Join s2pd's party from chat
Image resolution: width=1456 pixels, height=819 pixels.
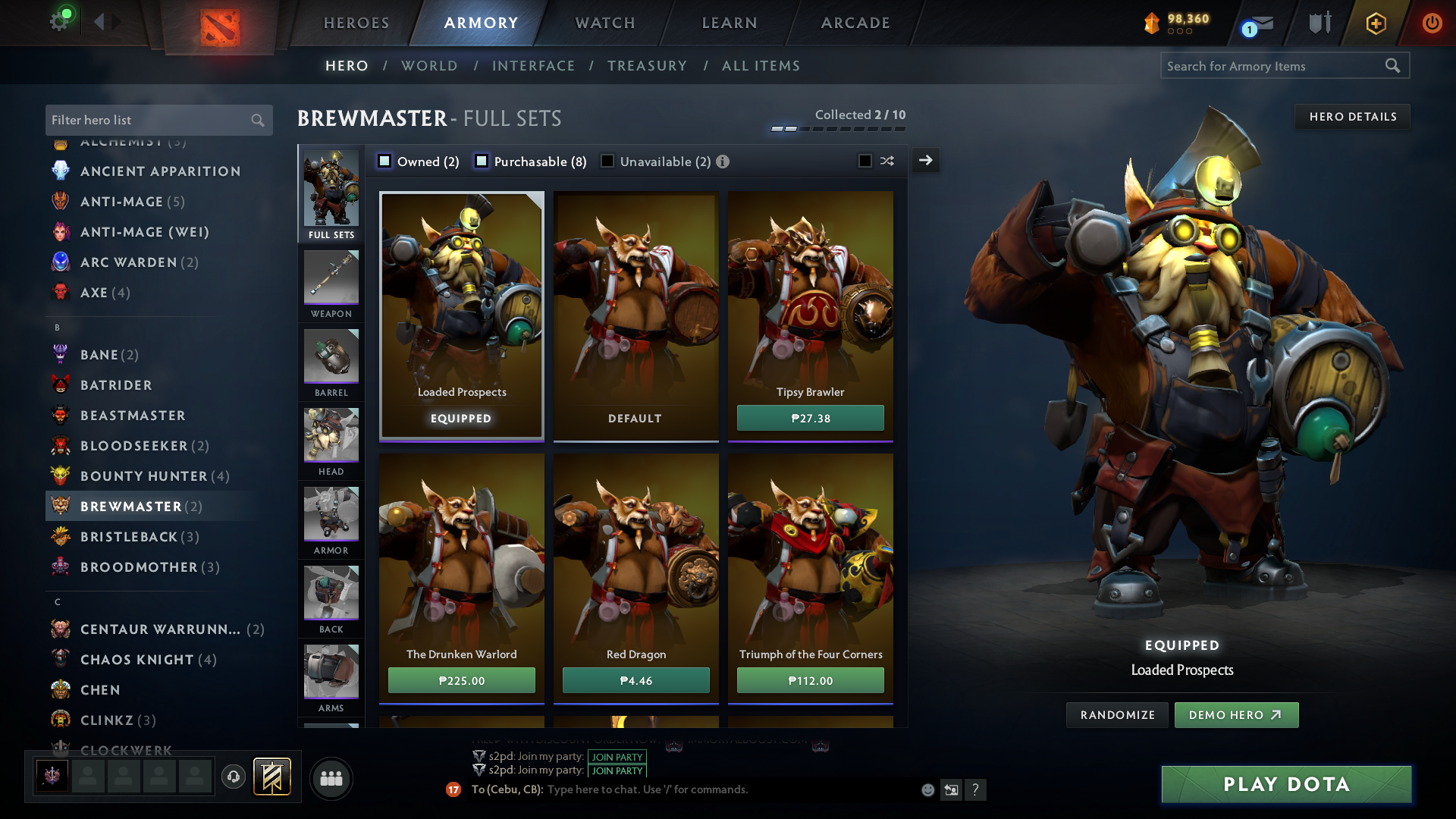[x=617, y=757]
